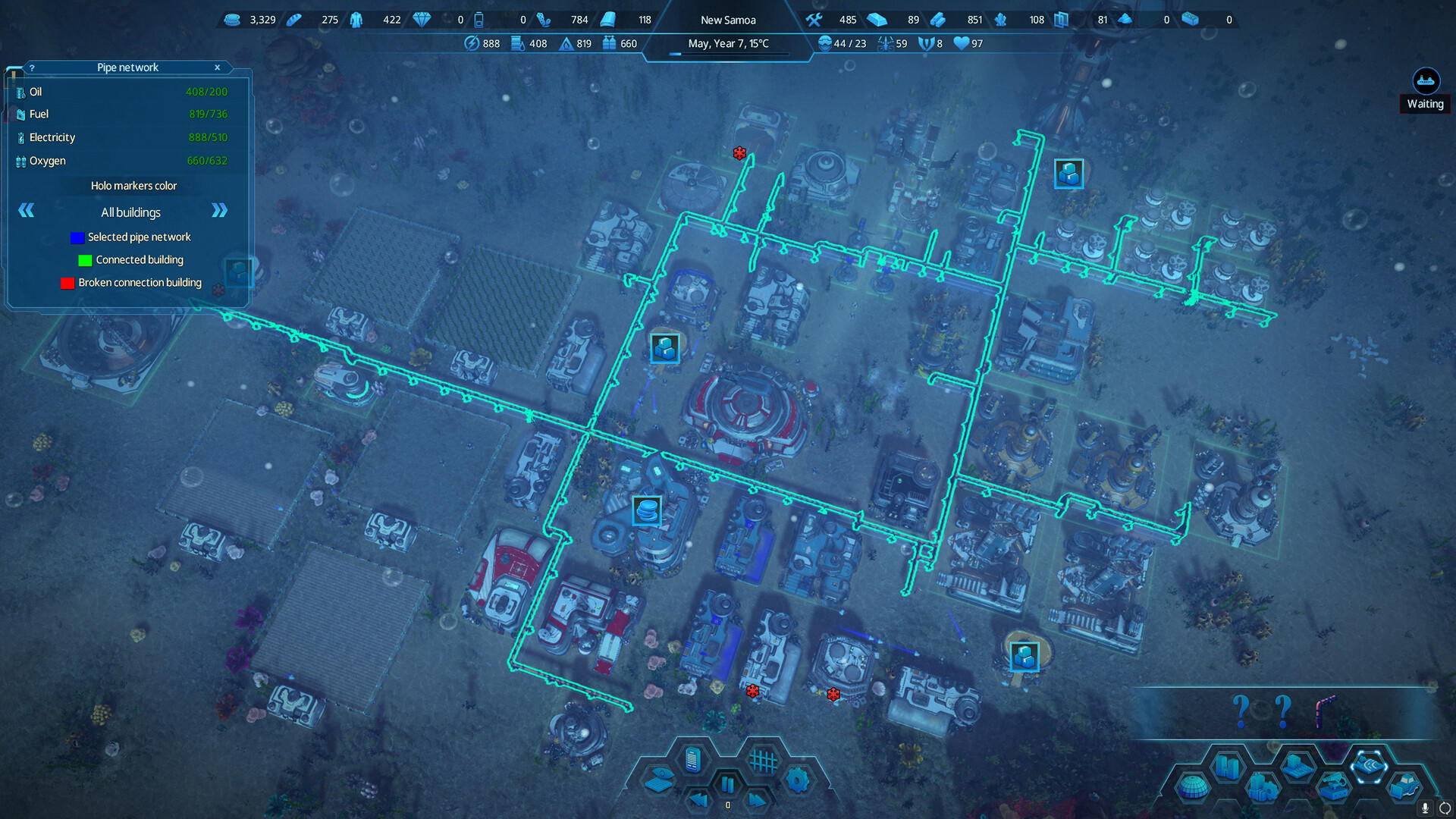Click the rotate building icon
Viewport: 1456px width, 819px height.
click(1446, 808)
